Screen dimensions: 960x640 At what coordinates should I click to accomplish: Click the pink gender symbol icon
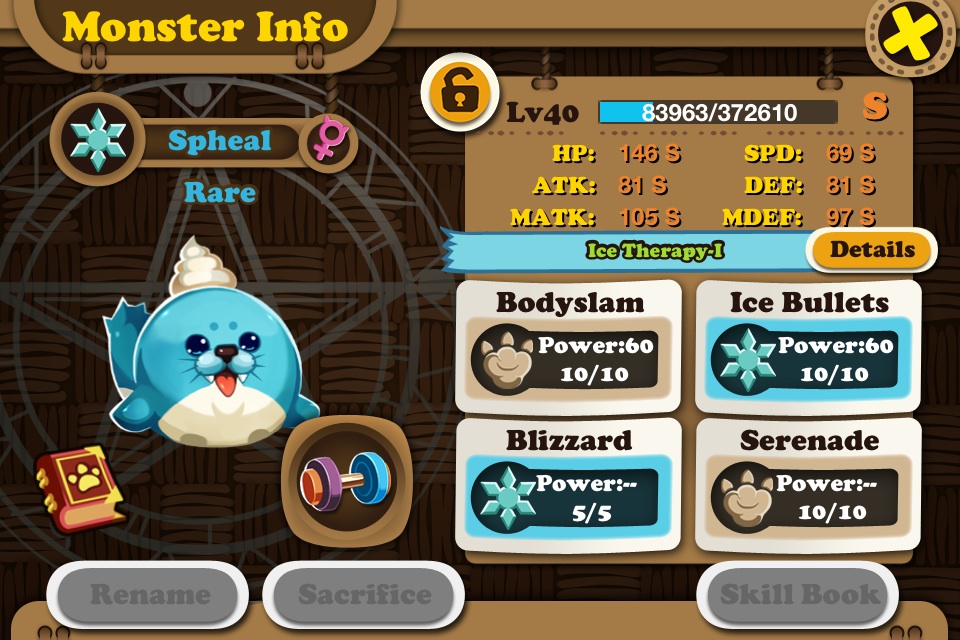point(328,141)
